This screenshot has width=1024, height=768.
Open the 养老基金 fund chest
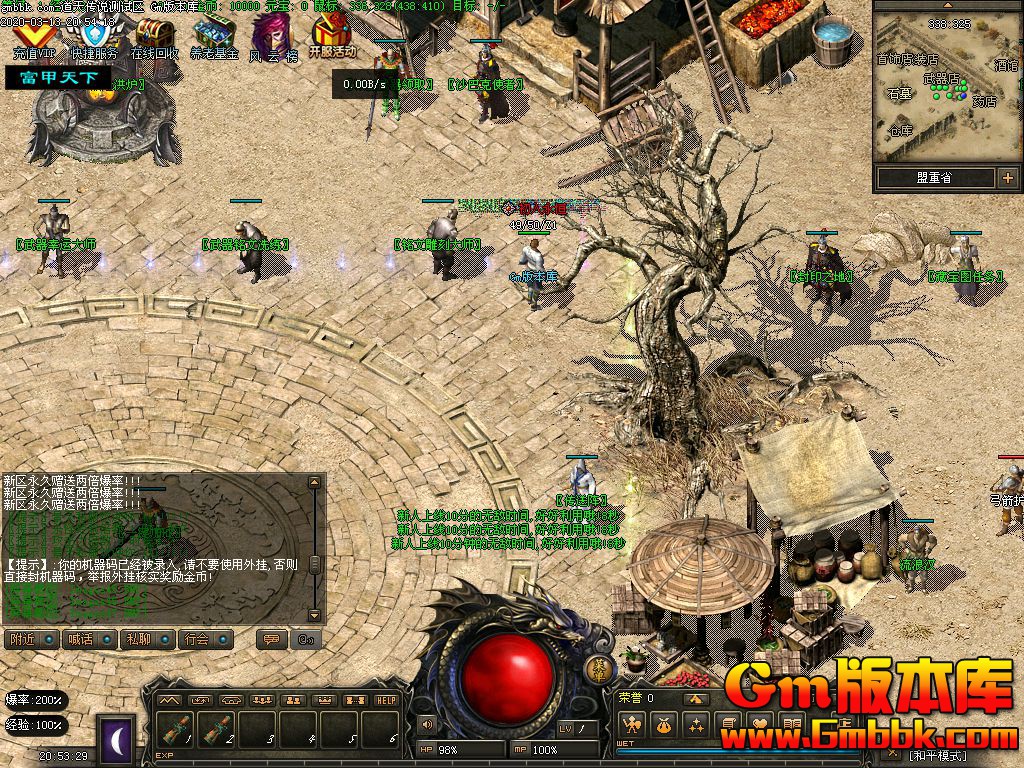pos(214,36)
